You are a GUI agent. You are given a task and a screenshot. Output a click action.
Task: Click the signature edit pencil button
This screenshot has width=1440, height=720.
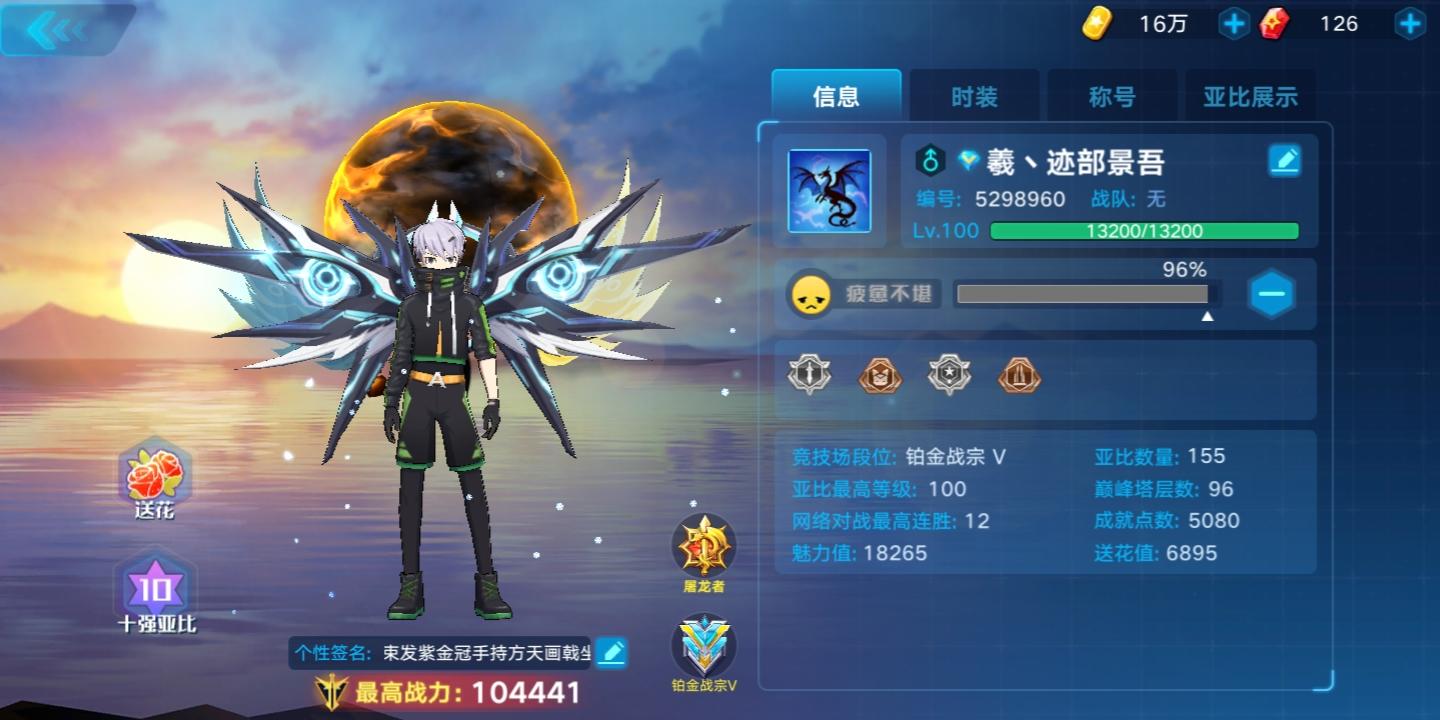[612, 650]
